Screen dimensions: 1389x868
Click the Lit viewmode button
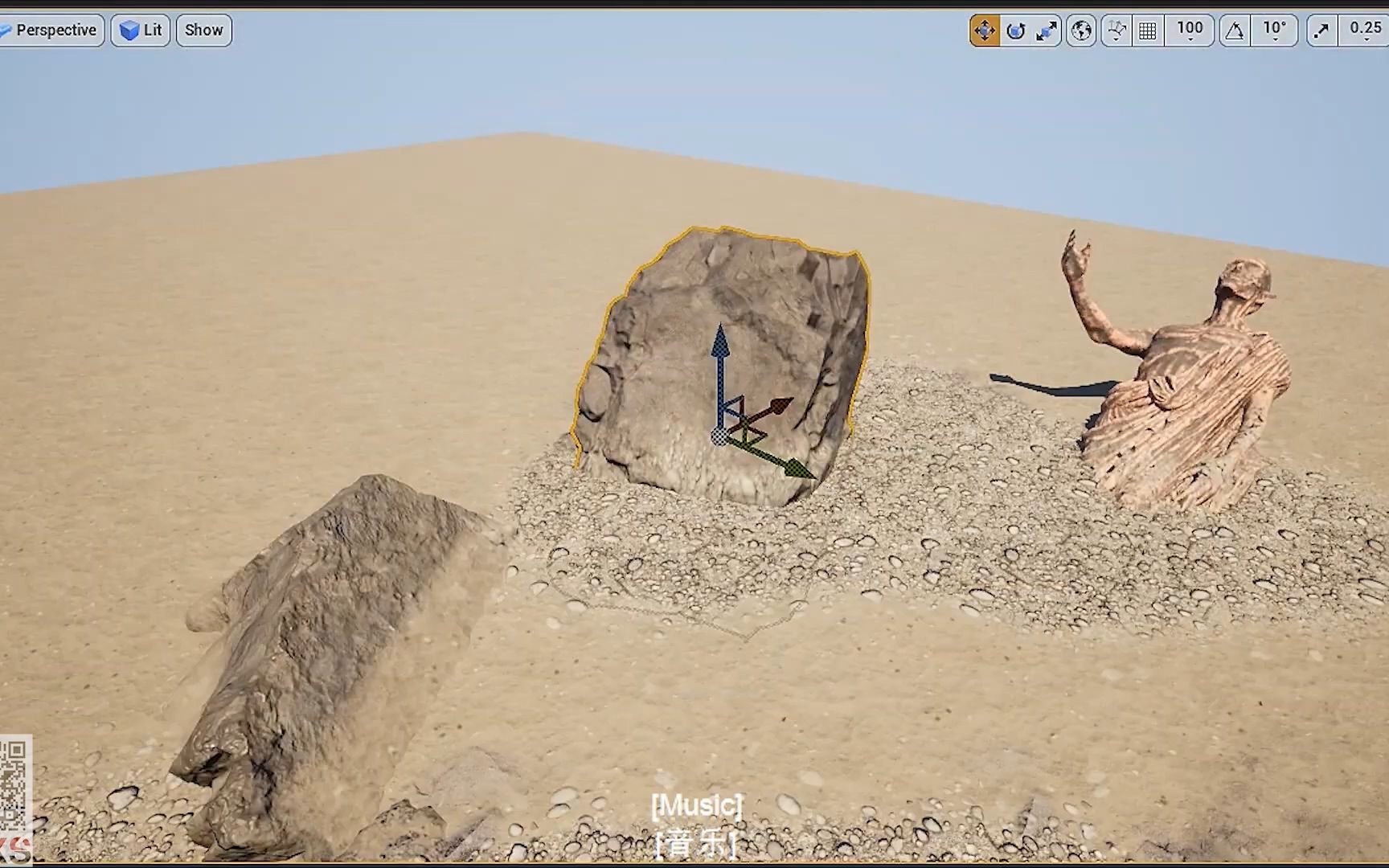140,30
